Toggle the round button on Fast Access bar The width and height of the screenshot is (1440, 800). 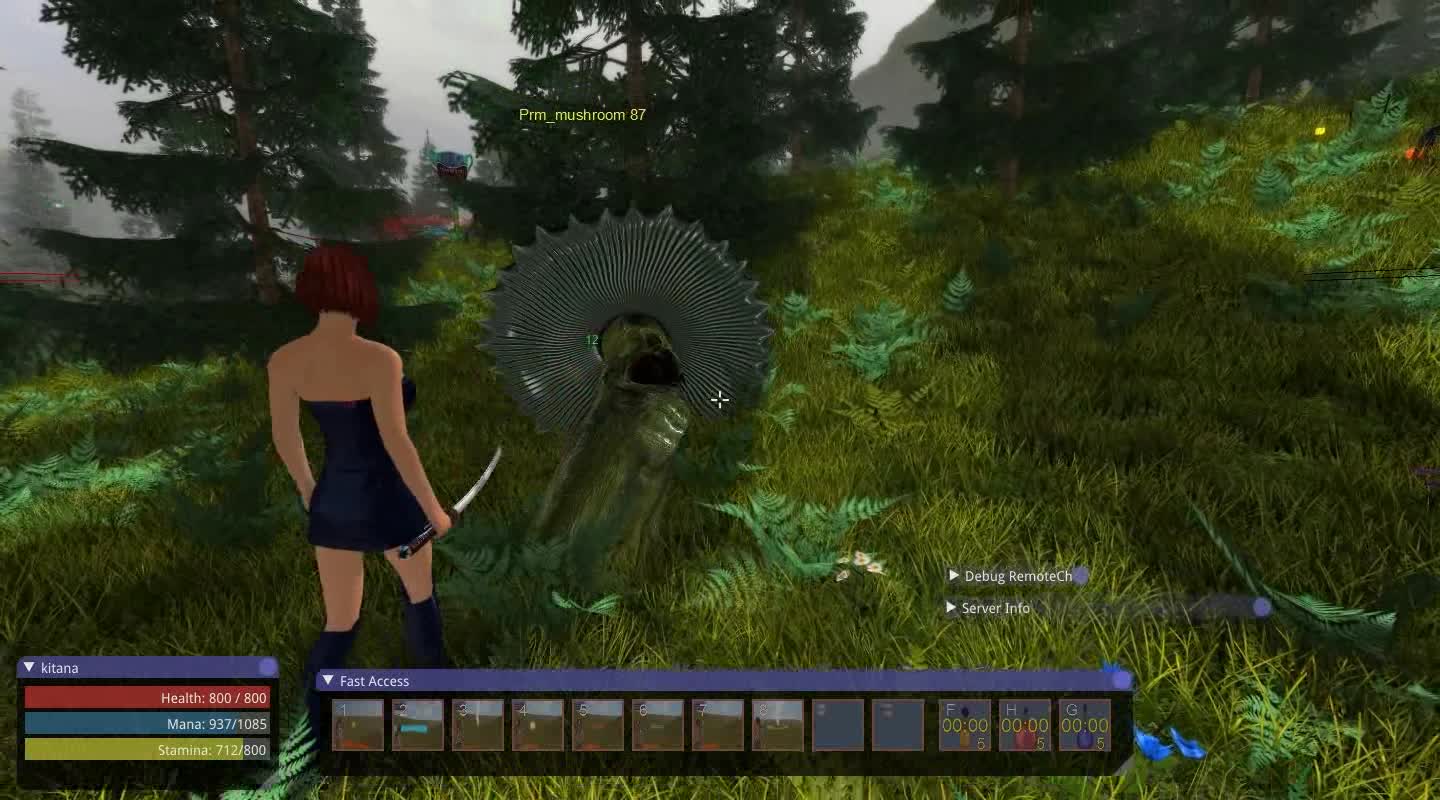point(1120,680)
